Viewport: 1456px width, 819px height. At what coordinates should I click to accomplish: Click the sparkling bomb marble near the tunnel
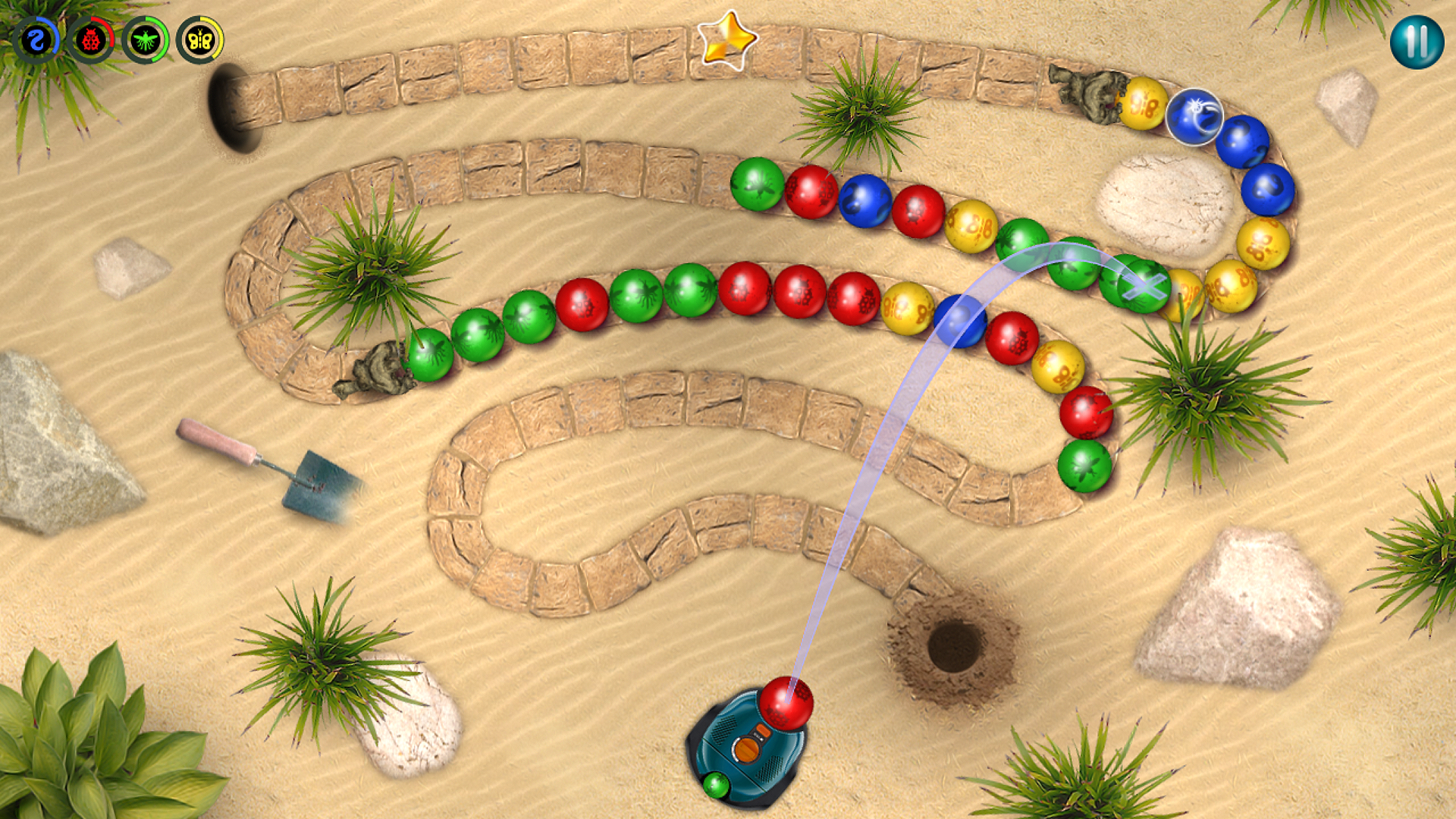coord(1195,118)
